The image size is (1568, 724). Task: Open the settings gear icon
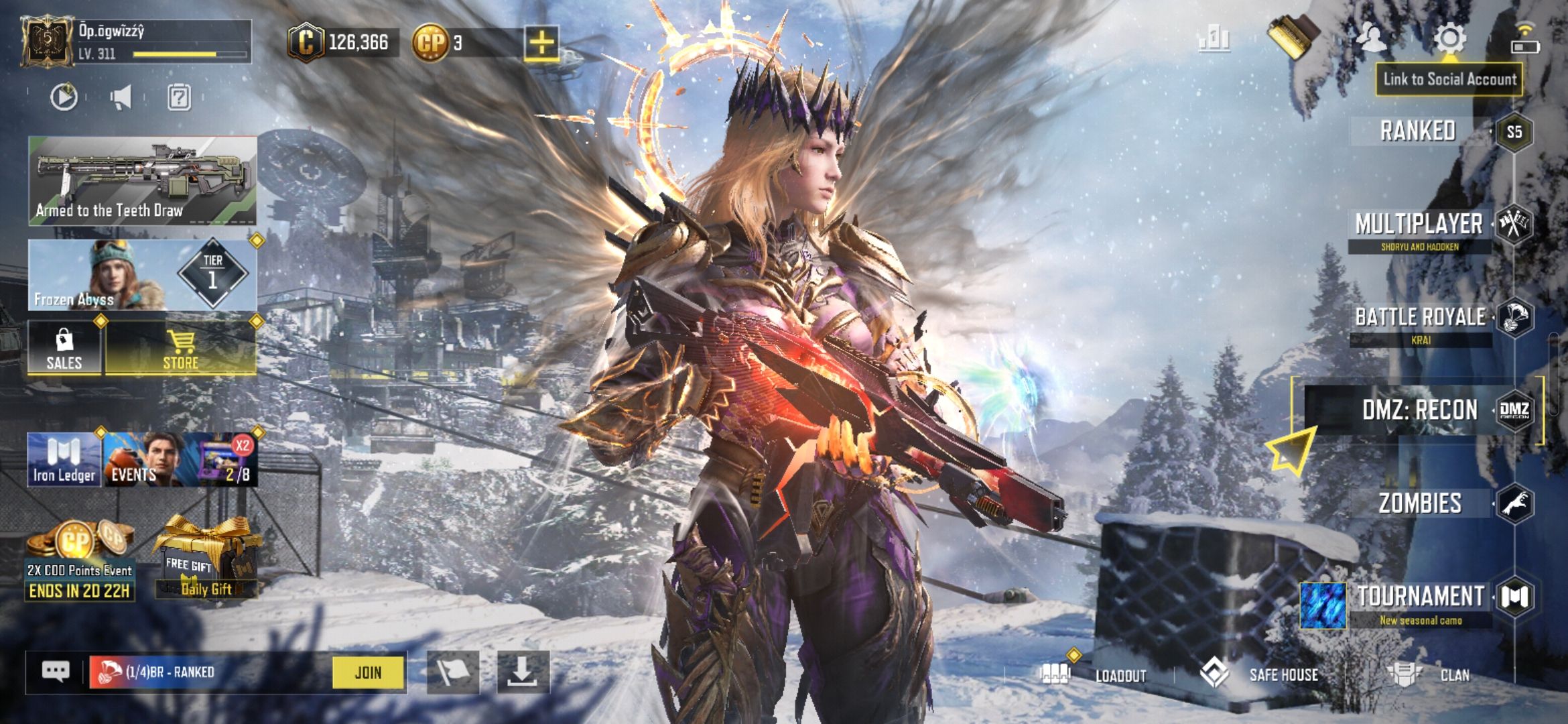(1449, 38)
